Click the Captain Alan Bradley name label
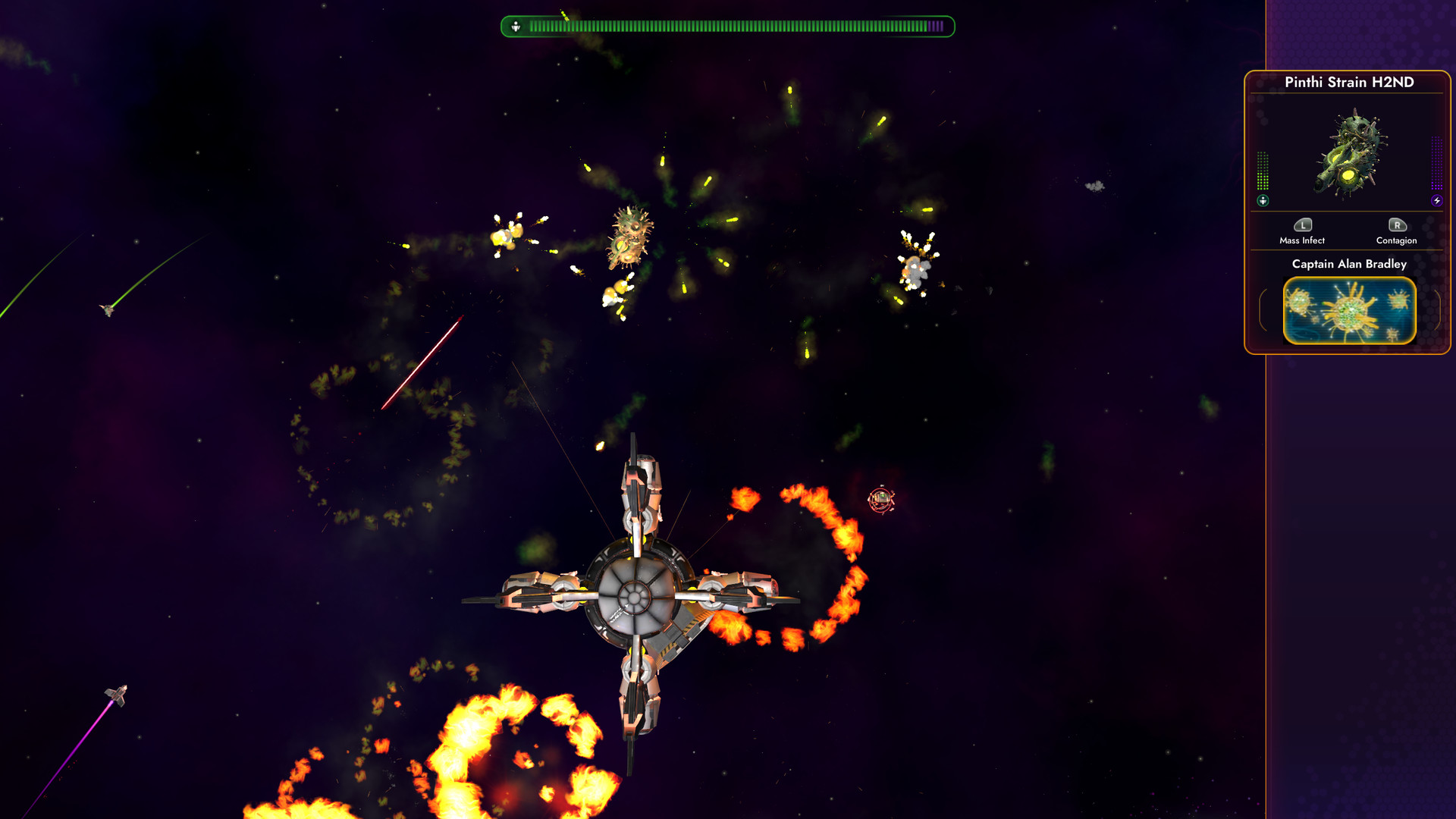This screenshot has width=1456, height=819. coord(1349,265)
